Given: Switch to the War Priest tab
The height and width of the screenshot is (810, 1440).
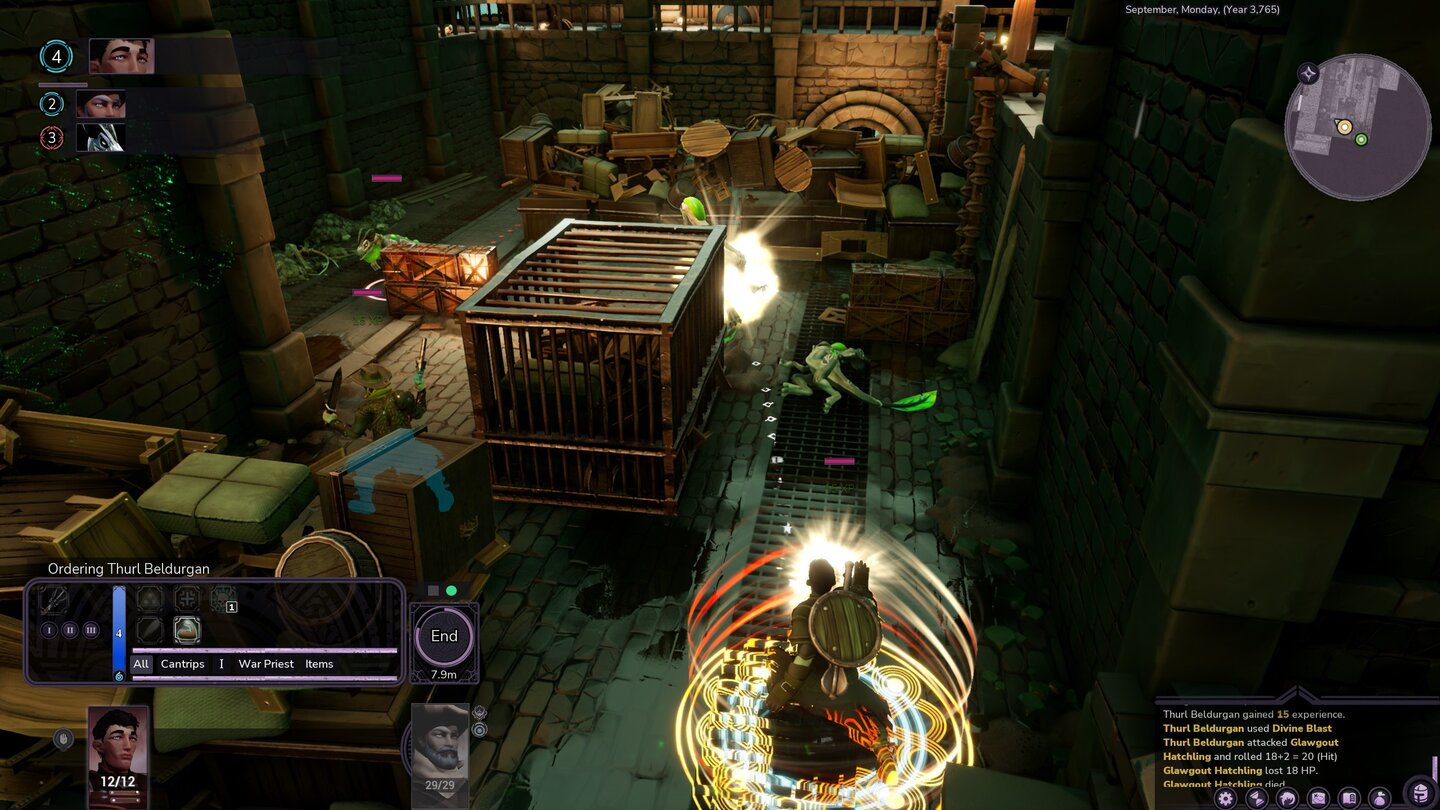Looking at the screenshot, I should [x=266, y=664].
